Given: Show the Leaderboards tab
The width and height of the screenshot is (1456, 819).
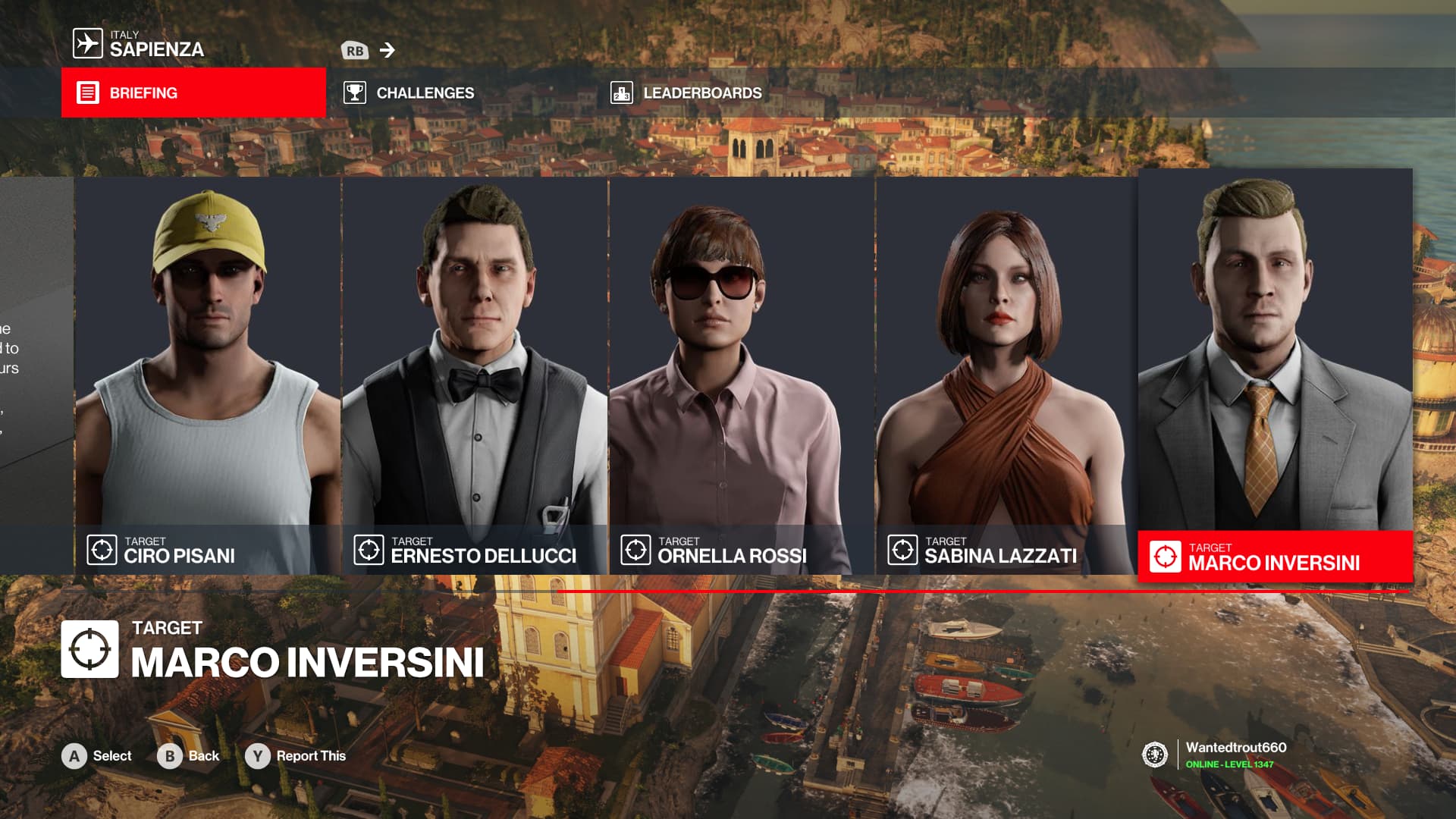Looking at the screenshot, I should tap(686, 93).
